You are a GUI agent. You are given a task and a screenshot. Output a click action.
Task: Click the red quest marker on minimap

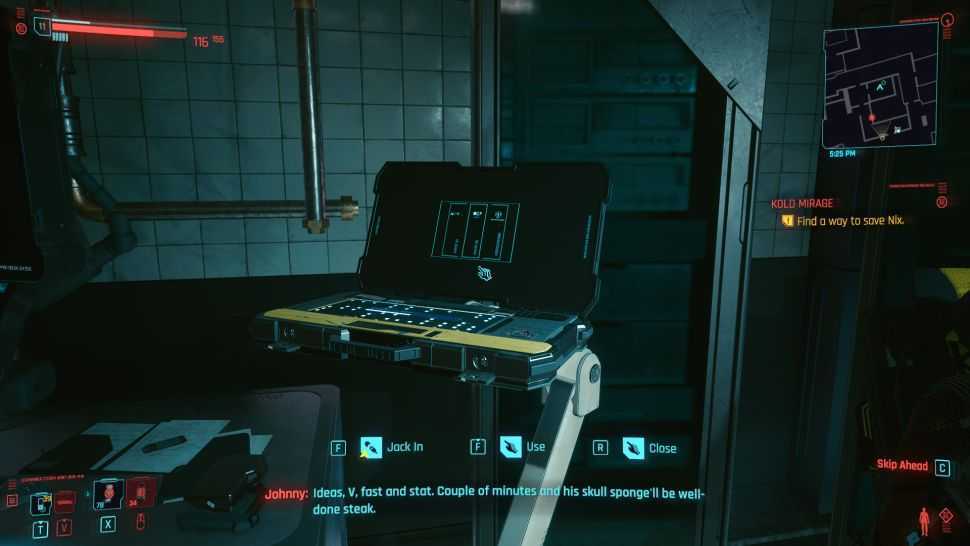point(871,118)
